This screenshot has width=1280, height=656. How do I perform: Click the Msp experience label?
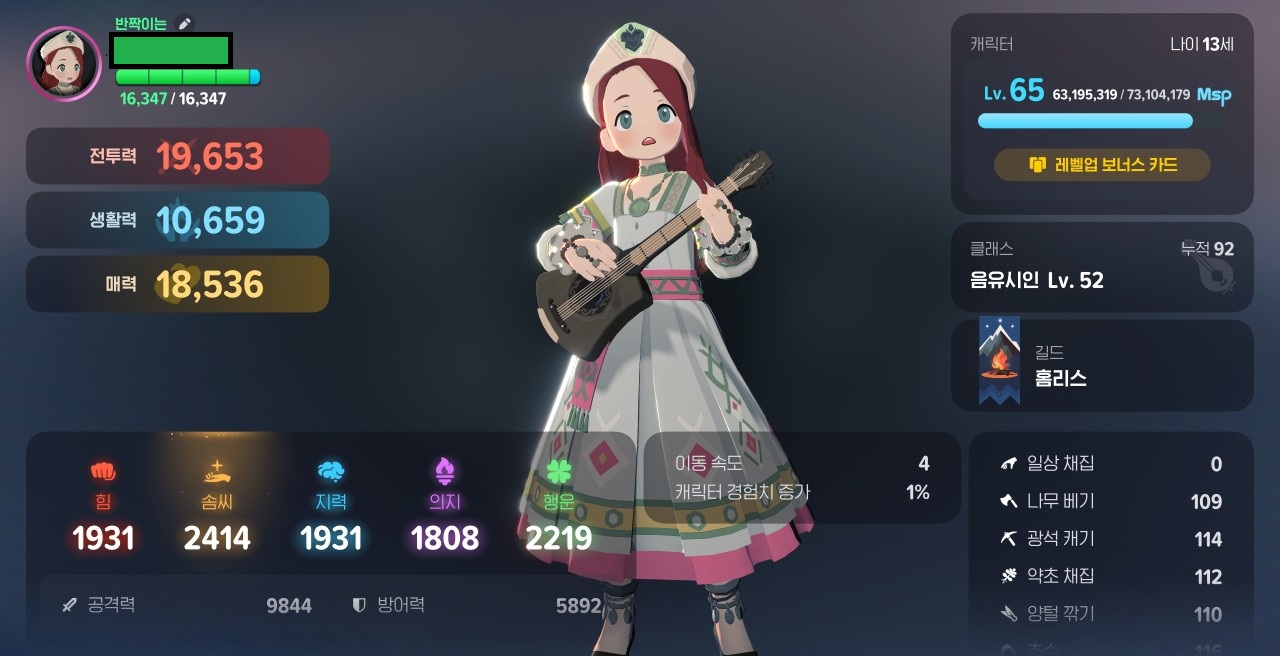pyautogui.click(x=1214, y=95)
